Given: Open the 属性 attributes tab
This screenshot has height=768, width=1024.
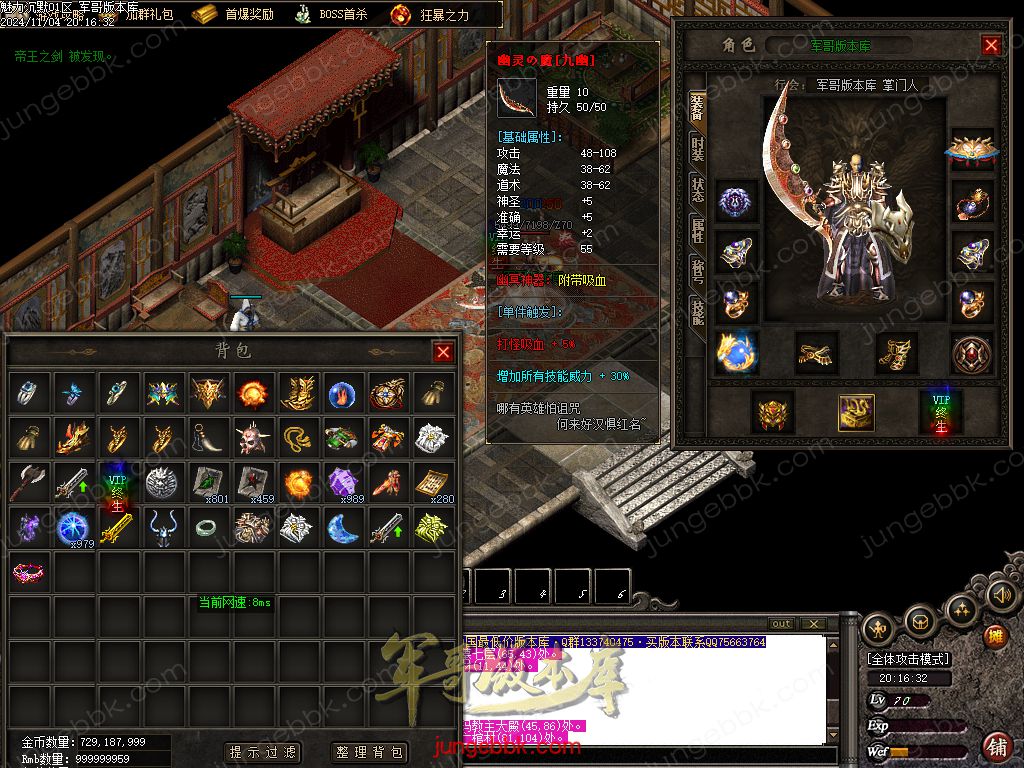Looking at the screenshot, I should (x=697, y=230).
